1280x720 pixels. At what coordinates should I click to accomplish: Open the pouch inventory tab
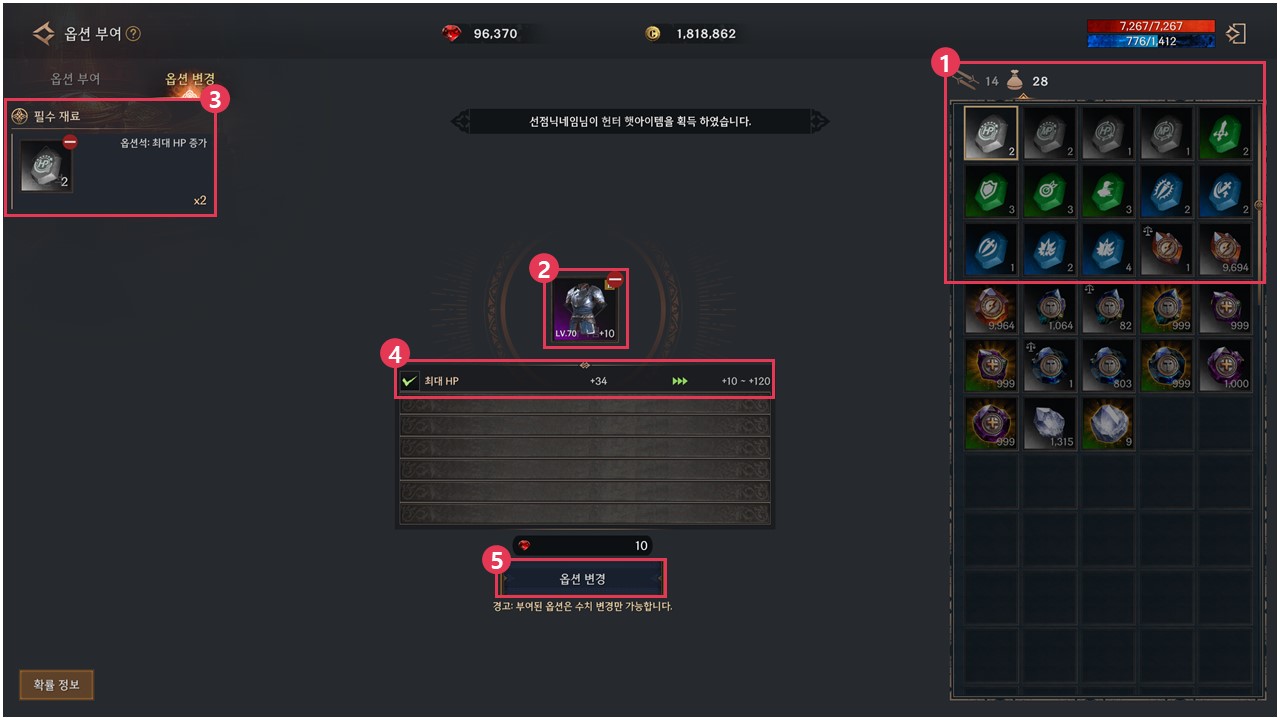[1014, 81]
